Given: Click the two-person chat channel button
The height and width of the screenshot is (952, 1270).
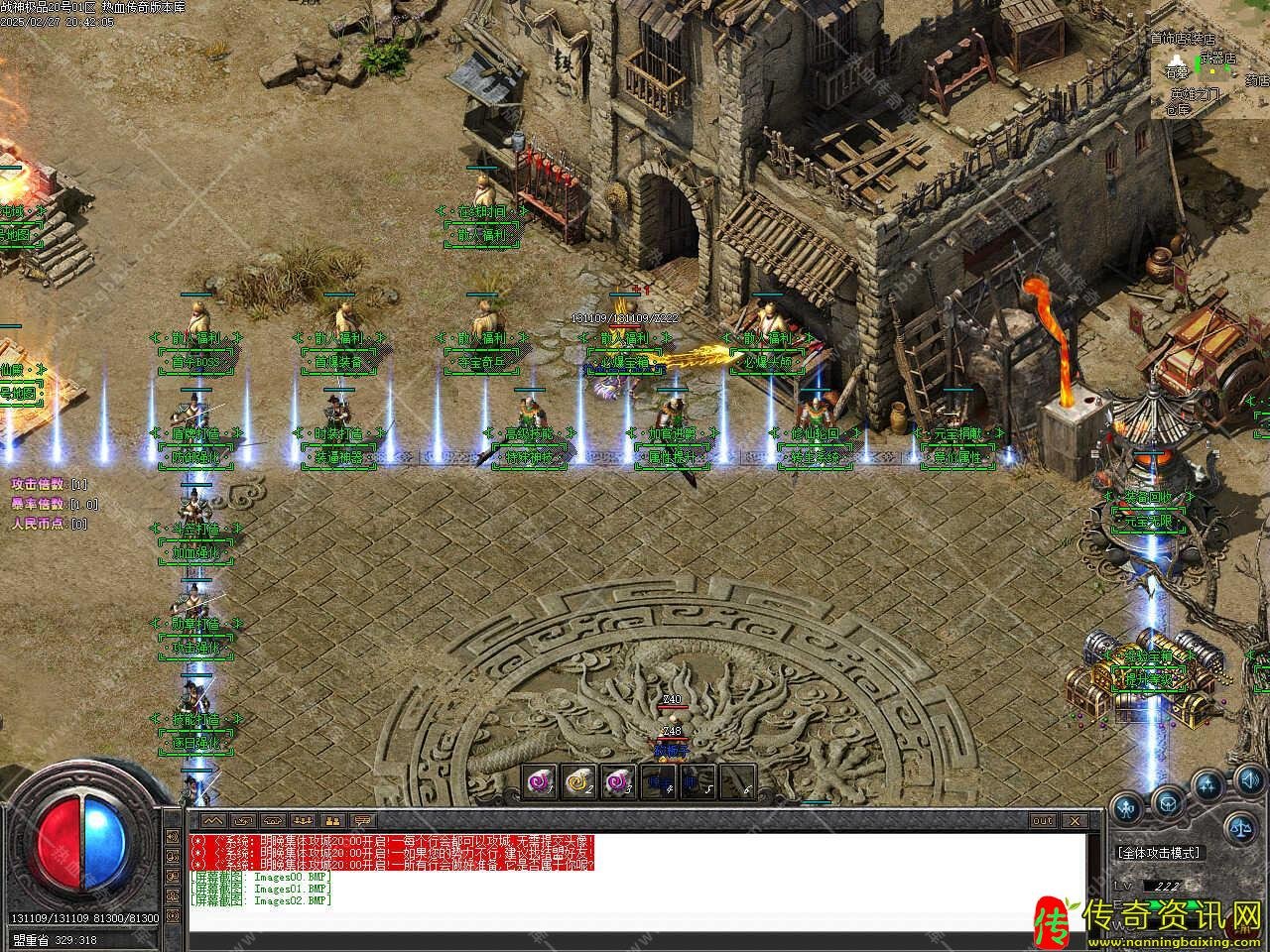Looking at the screenshot, I should (332, 821).
